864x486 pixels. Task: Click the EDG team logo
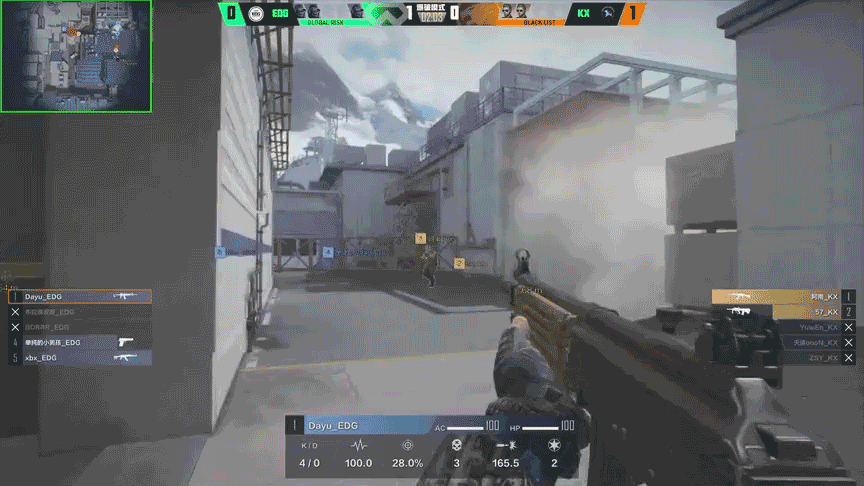[x=256, y=14]
